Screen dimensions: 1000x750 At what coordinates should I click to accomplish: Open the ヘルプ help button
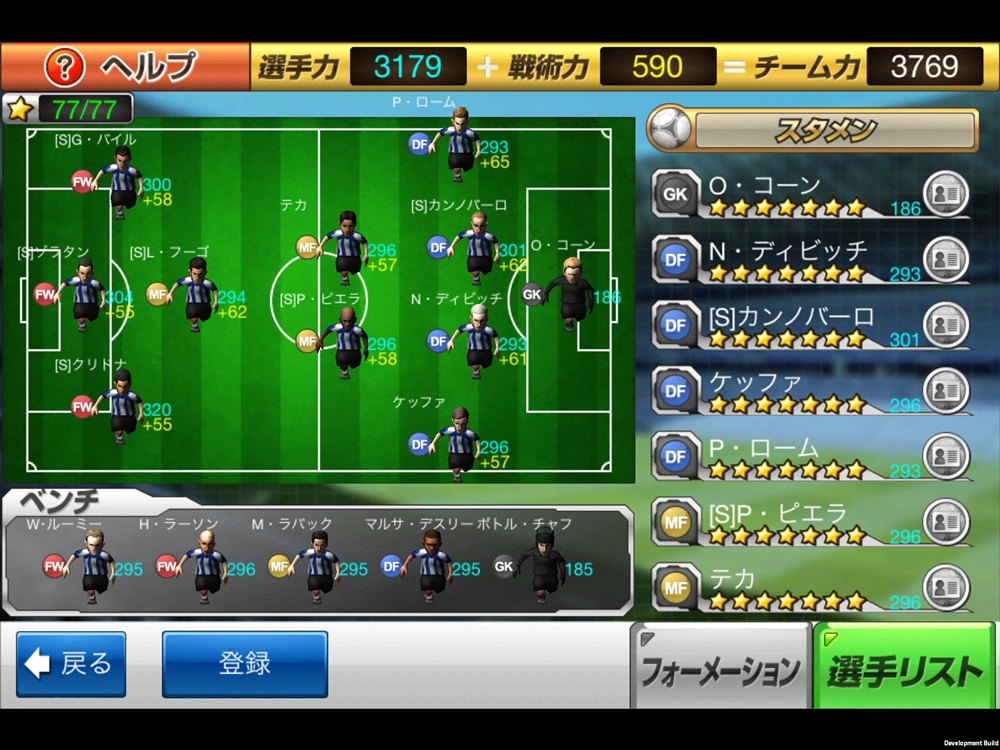pyautogui.click(x=125, y=67)
